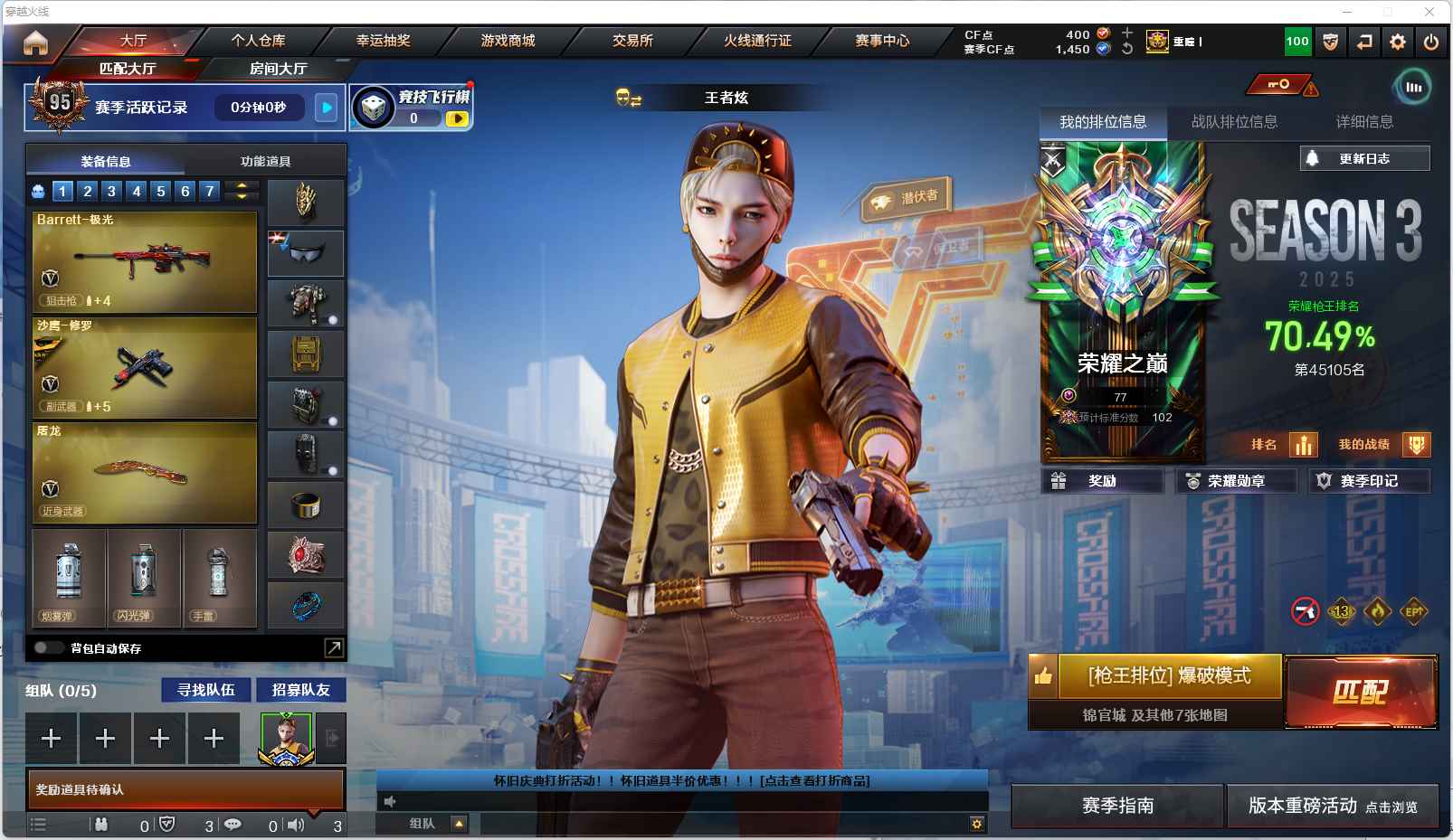
Task: Switch to the 房间大厅 tab
Action: [x=278, y=69]
